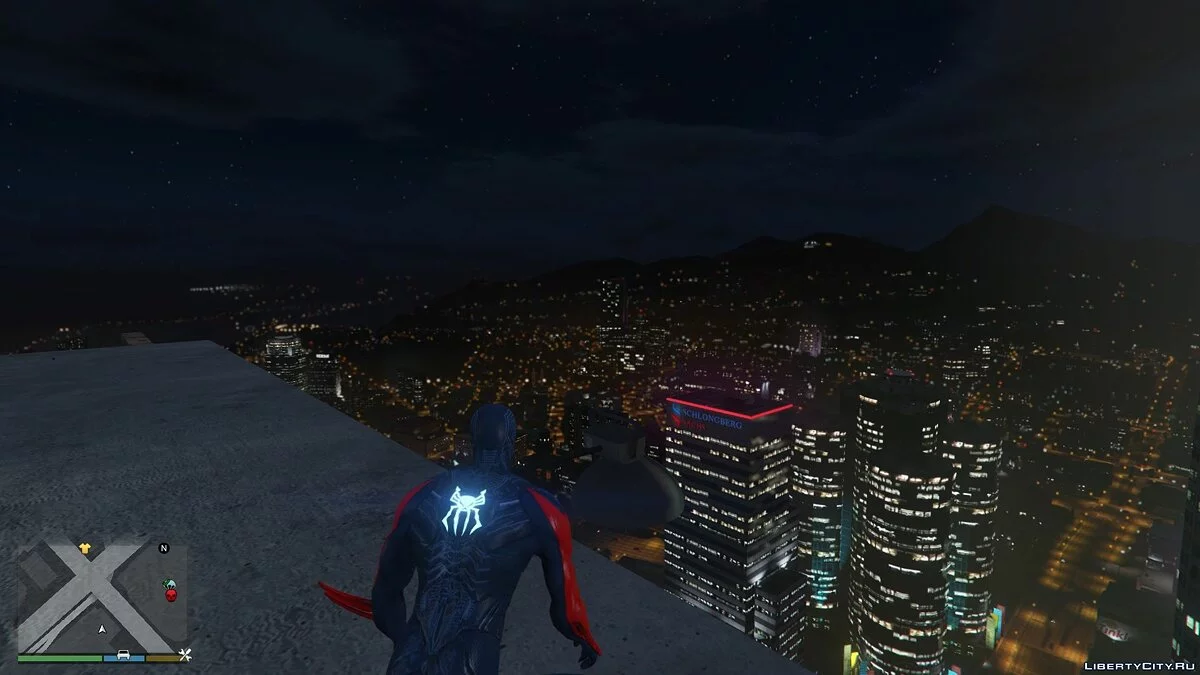The image size is (1200, 675).
Task: Select the parachute blip on the minimap
Action: point(169,584)
